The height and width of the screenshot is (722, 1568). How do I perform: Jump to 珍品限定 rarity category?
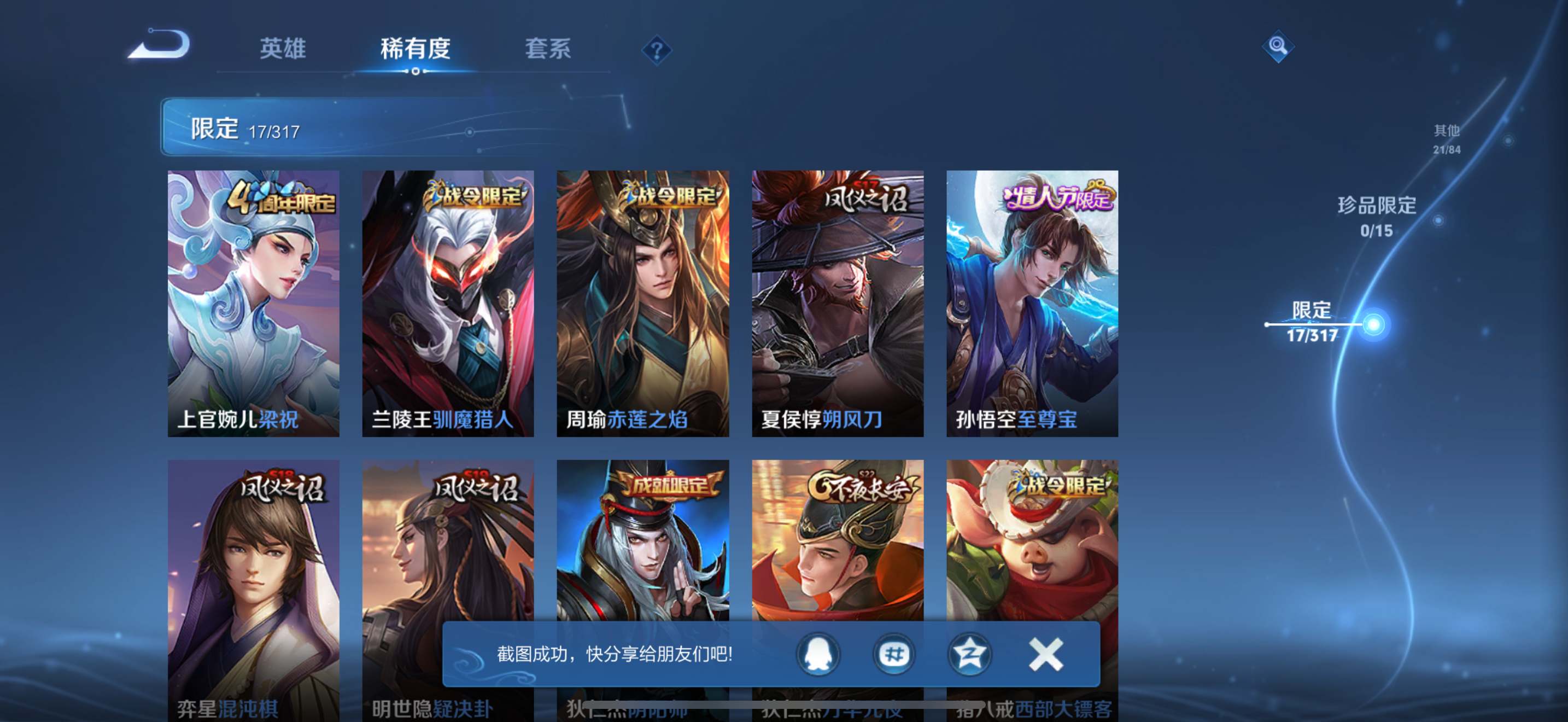pyautogui.click(x=1377, y=216)
